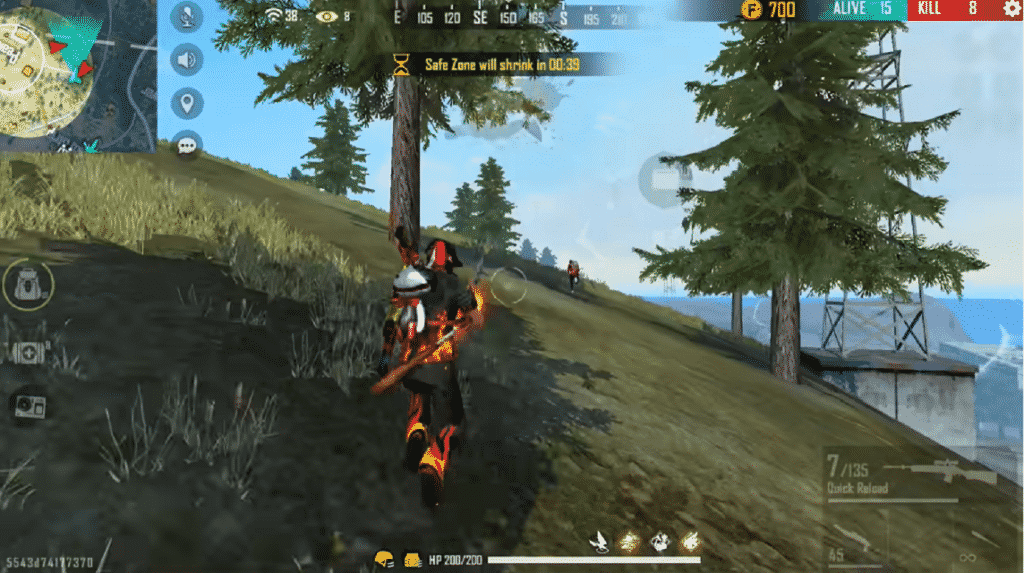Tap the faint round button near the tree
Viewport: 1024px width, 573px height.
point(664,180)
